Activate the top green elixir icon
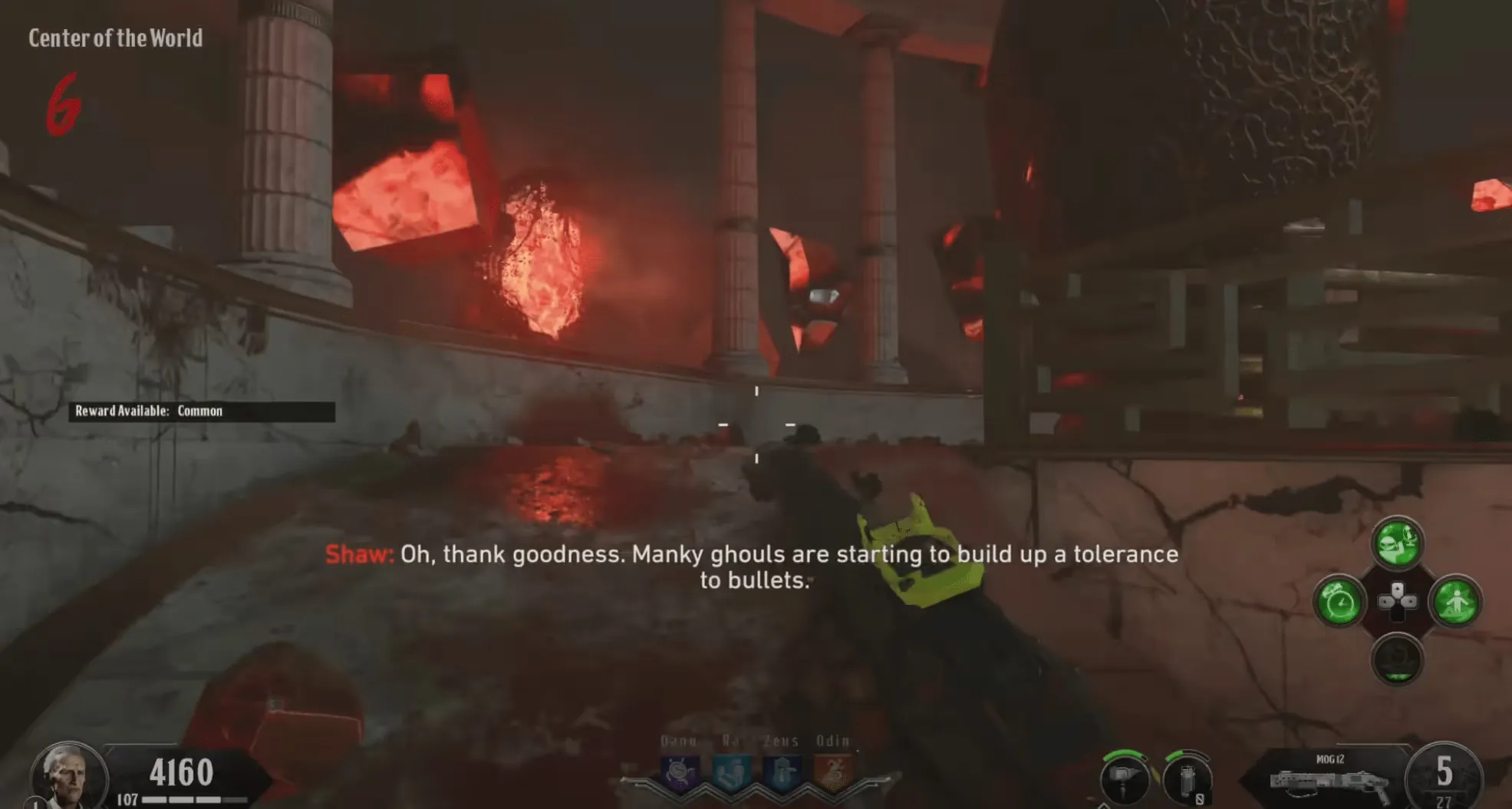The width and height of the screenshot is (1512, 809). pyautogui.click(x=1397, y=543)
